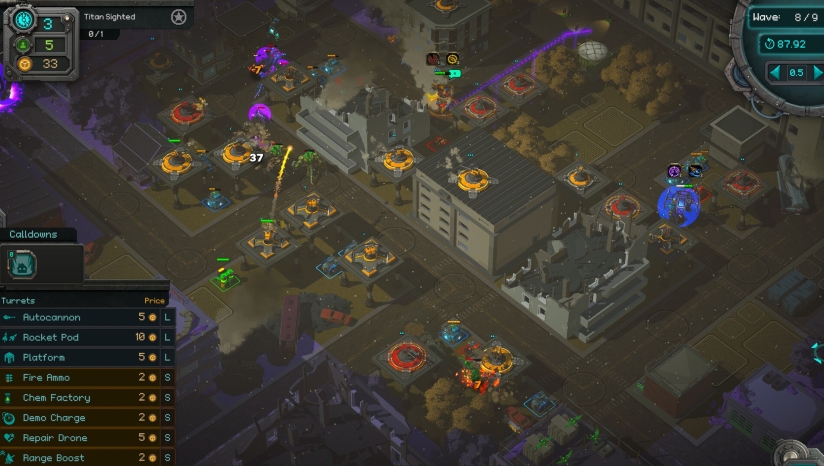Image resolution: width=824 pixels, height=466 pixels.
Task: Increase game speed with right arrow
Action: 818,72
